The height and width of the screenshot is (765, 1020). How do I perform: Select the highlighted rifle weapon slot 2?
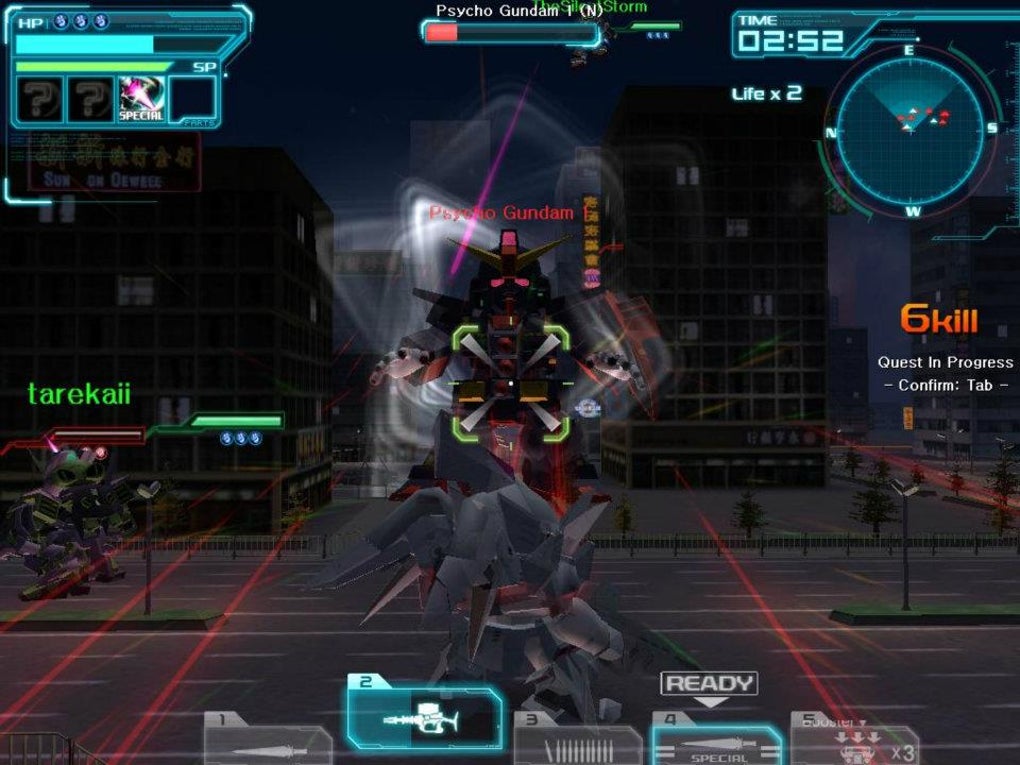point(425,717)
